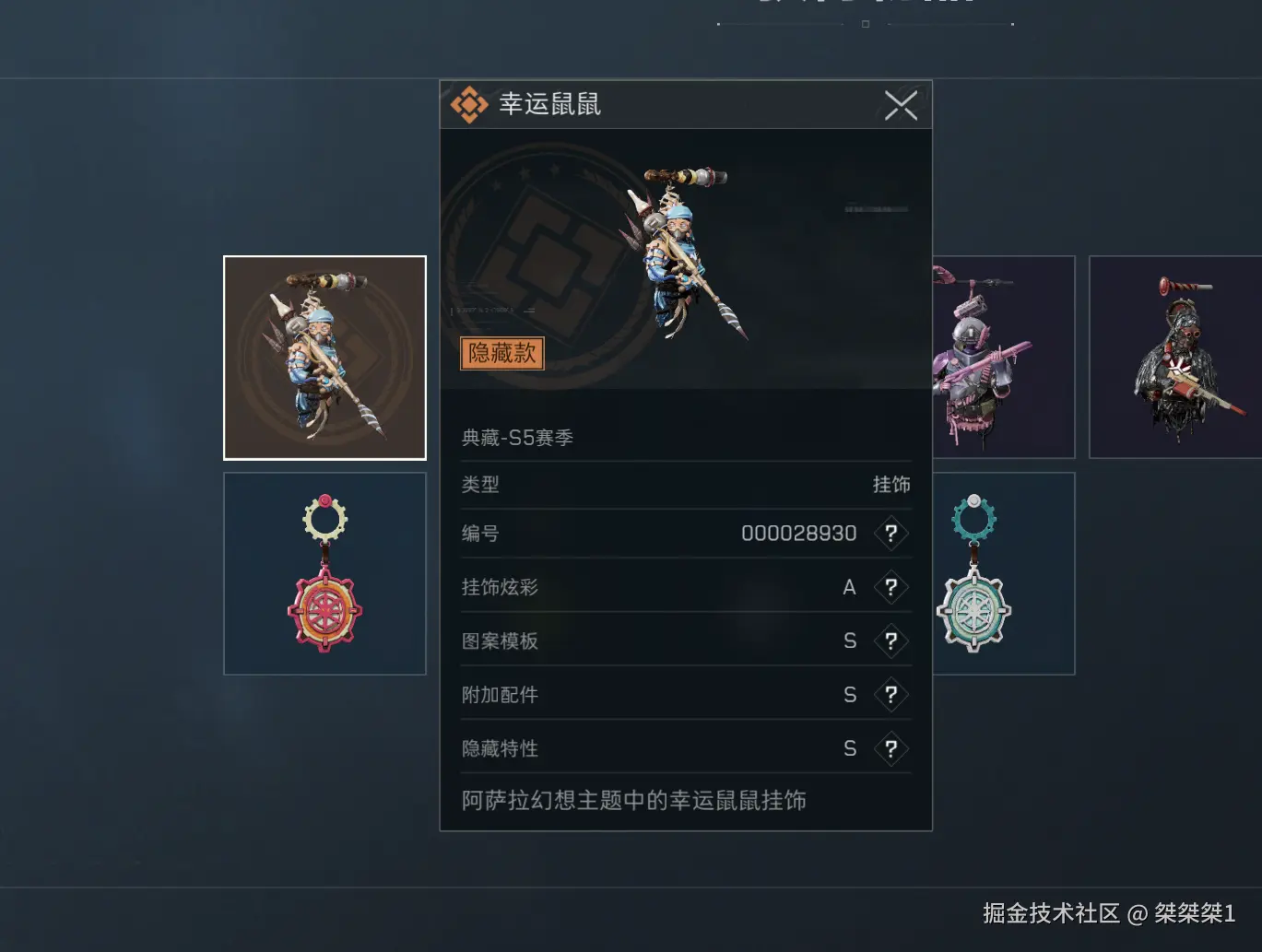
Task: Click the 隐藏特性 help icon
Action: [890, 748]
